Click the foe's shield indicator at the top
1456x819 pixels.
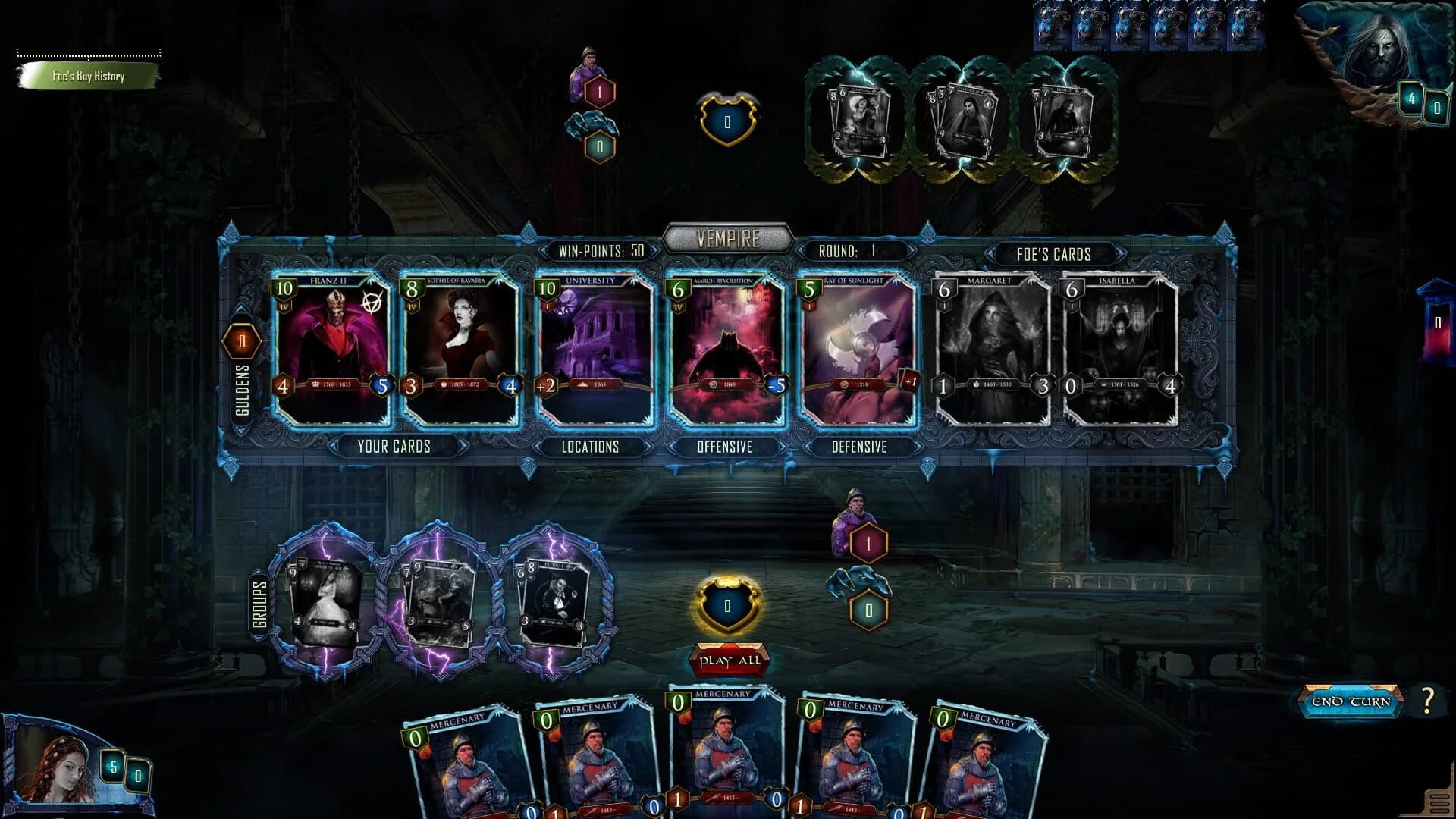pyautogui.click(x=726, y=119)
